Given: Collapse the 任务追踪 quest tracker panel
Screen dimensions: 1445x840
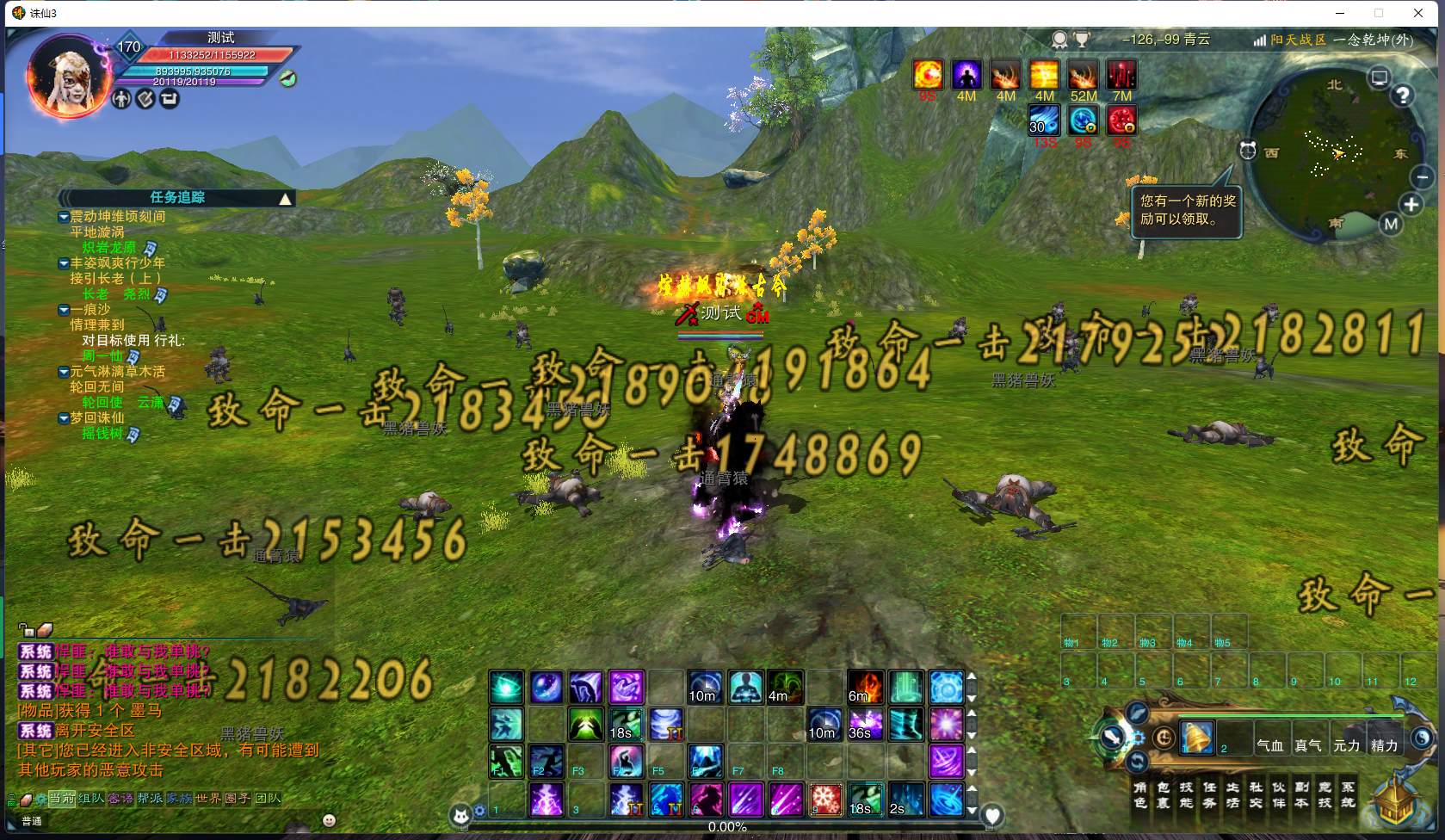Looking at the screenshot, I should 285,199.
